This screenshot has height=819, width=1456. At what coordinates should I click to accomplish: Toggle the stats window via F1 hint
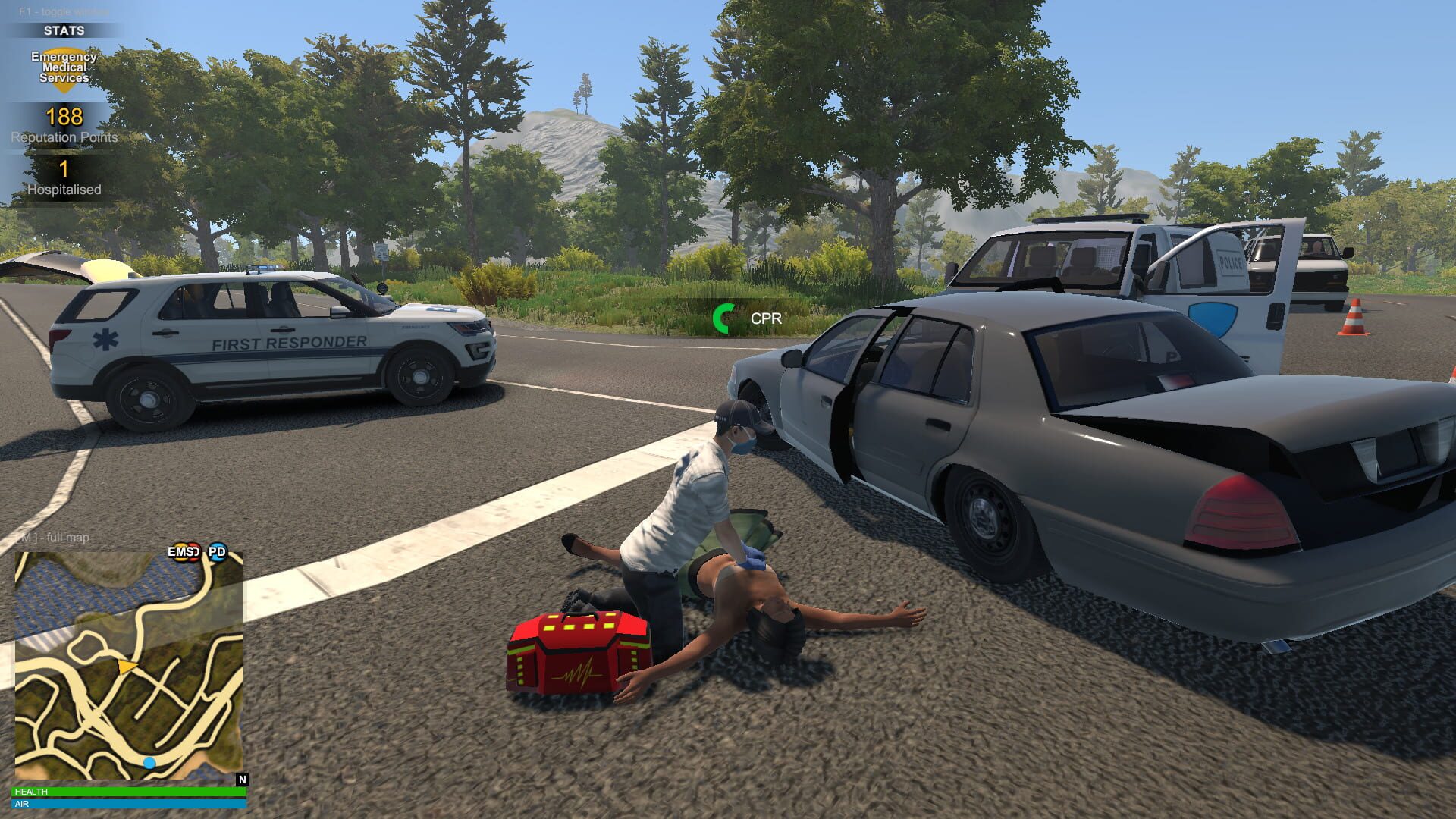pos(64,11)
